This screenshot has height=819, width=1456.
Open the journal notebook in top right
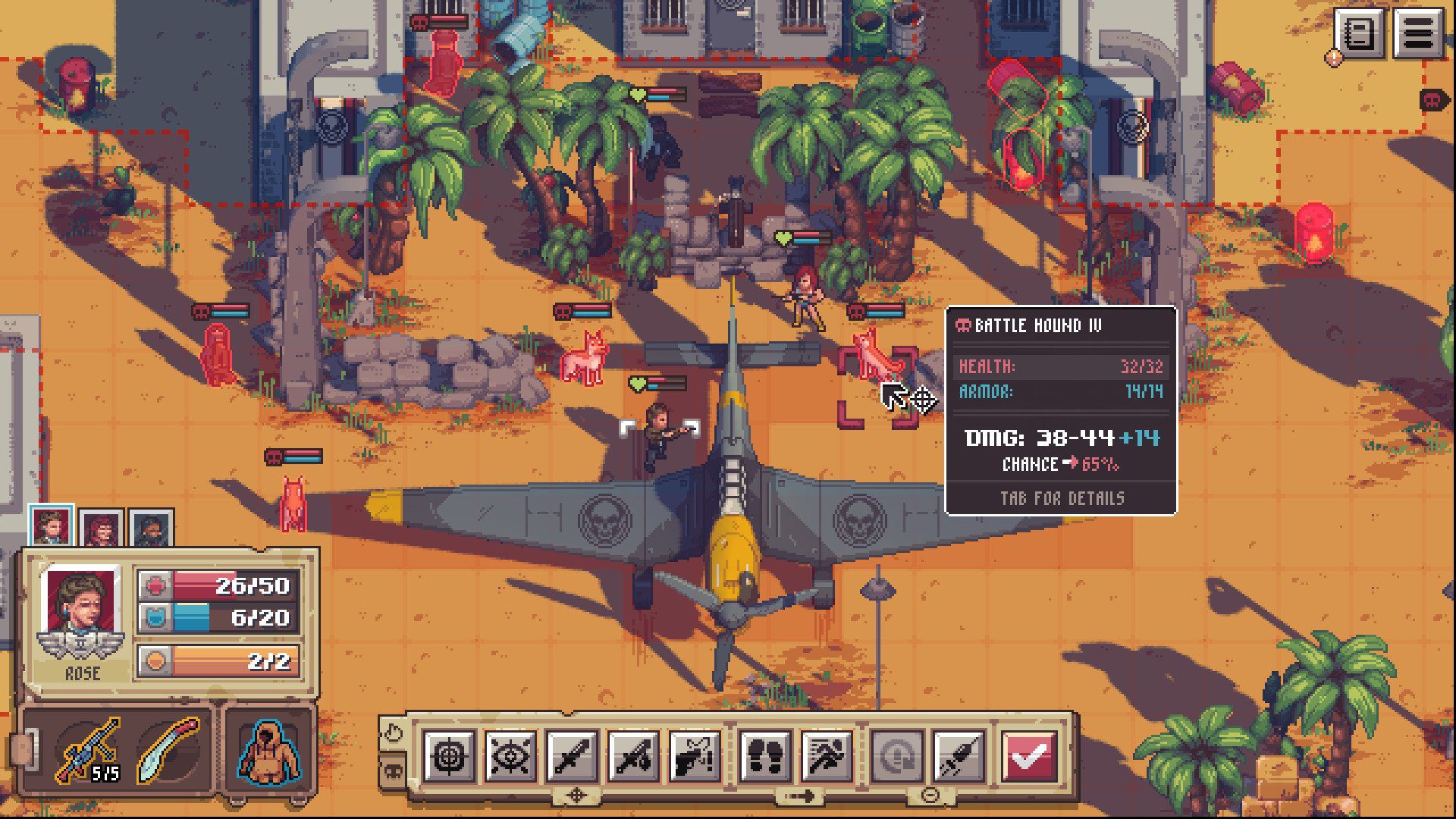pos(1360,32)
